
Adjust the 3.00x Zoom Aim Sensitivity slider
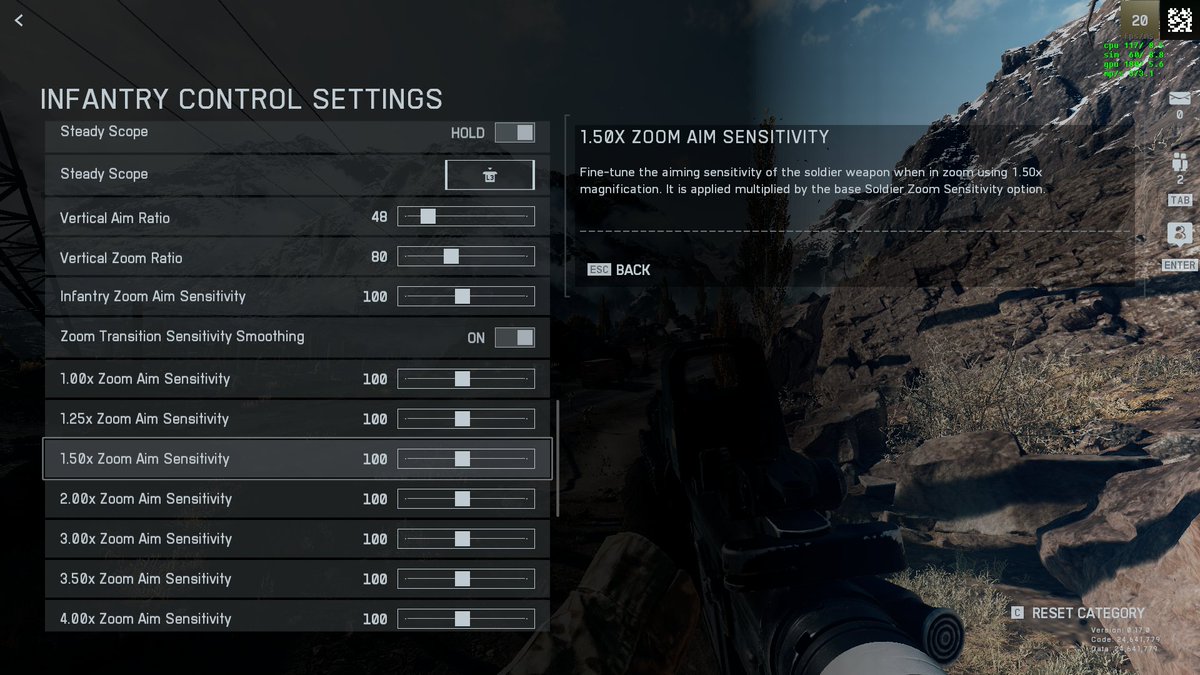(x=462, y=539)
